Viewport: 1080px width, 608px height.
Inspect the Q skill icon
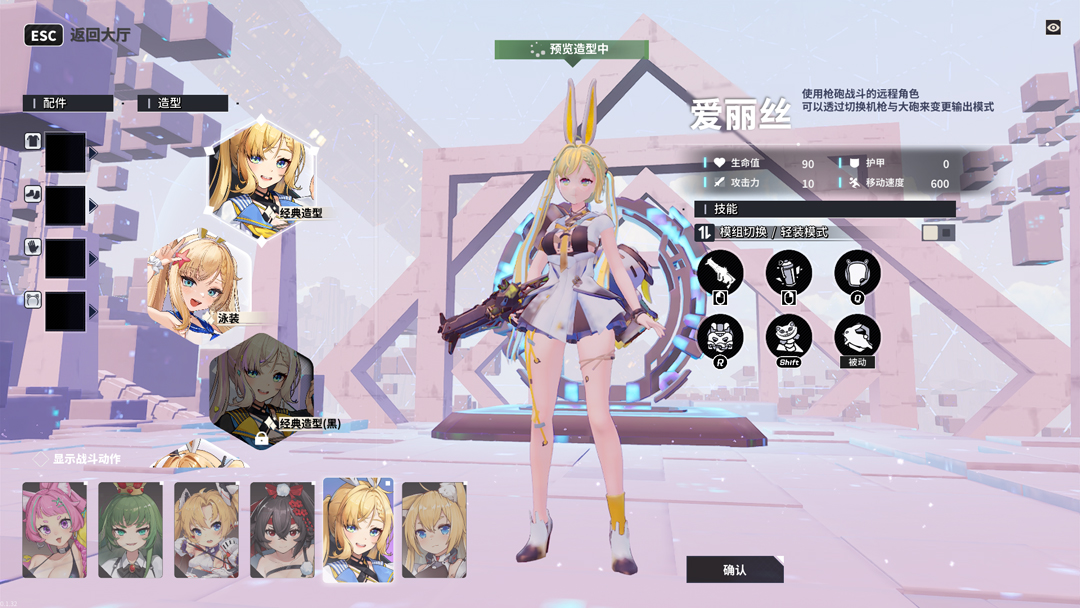pos(857,272)
